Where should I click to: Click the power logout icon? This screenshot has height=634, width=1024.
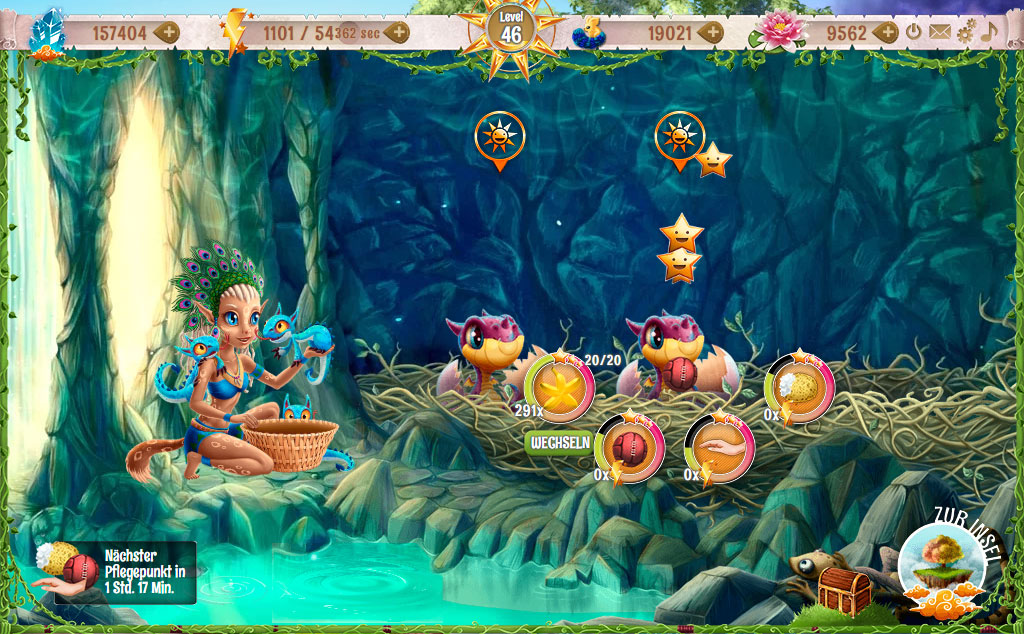pos(914,32)
